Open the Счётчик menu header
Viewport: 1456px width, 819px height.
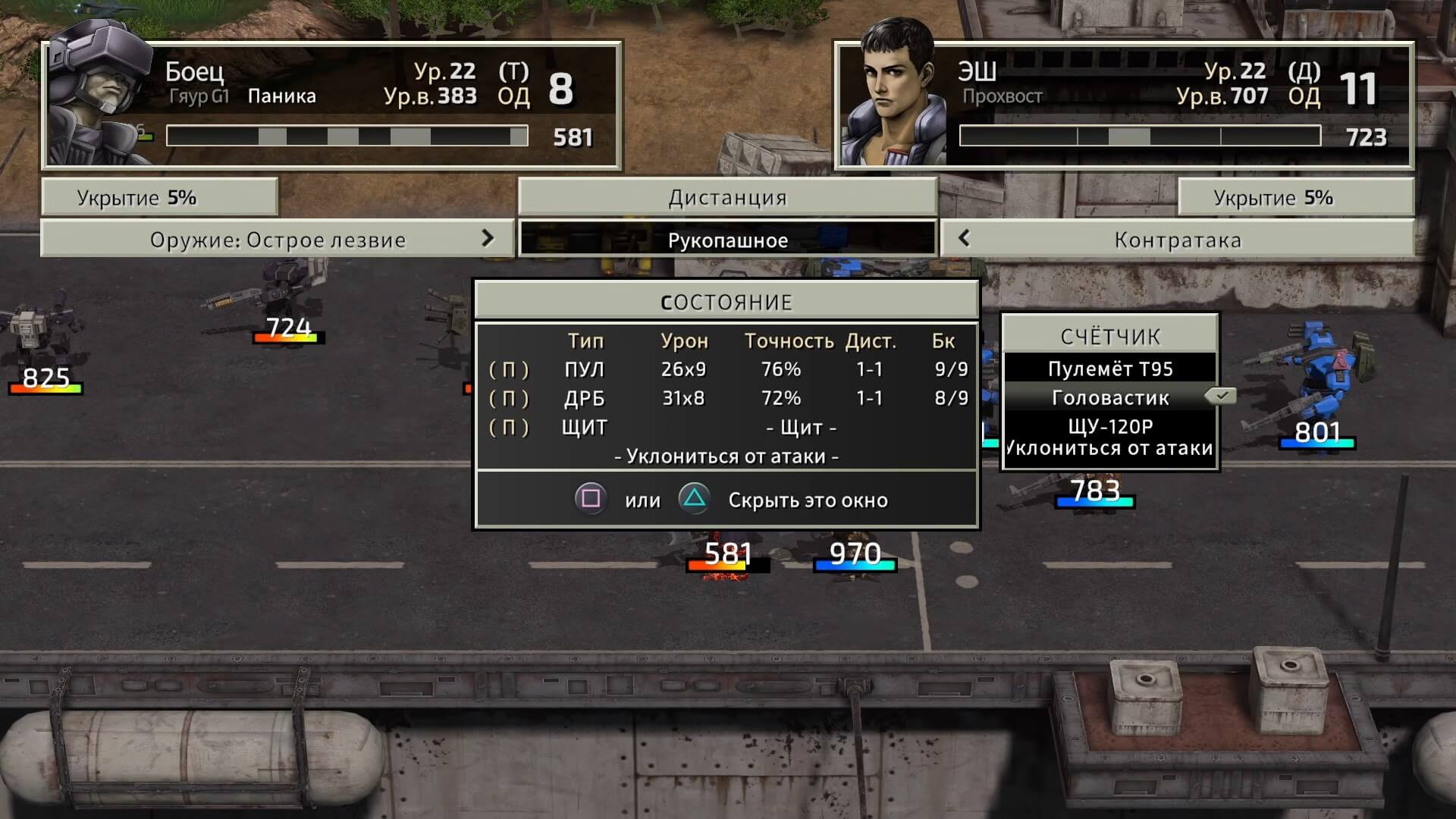pyautogui.click(x=1111, y=336)
